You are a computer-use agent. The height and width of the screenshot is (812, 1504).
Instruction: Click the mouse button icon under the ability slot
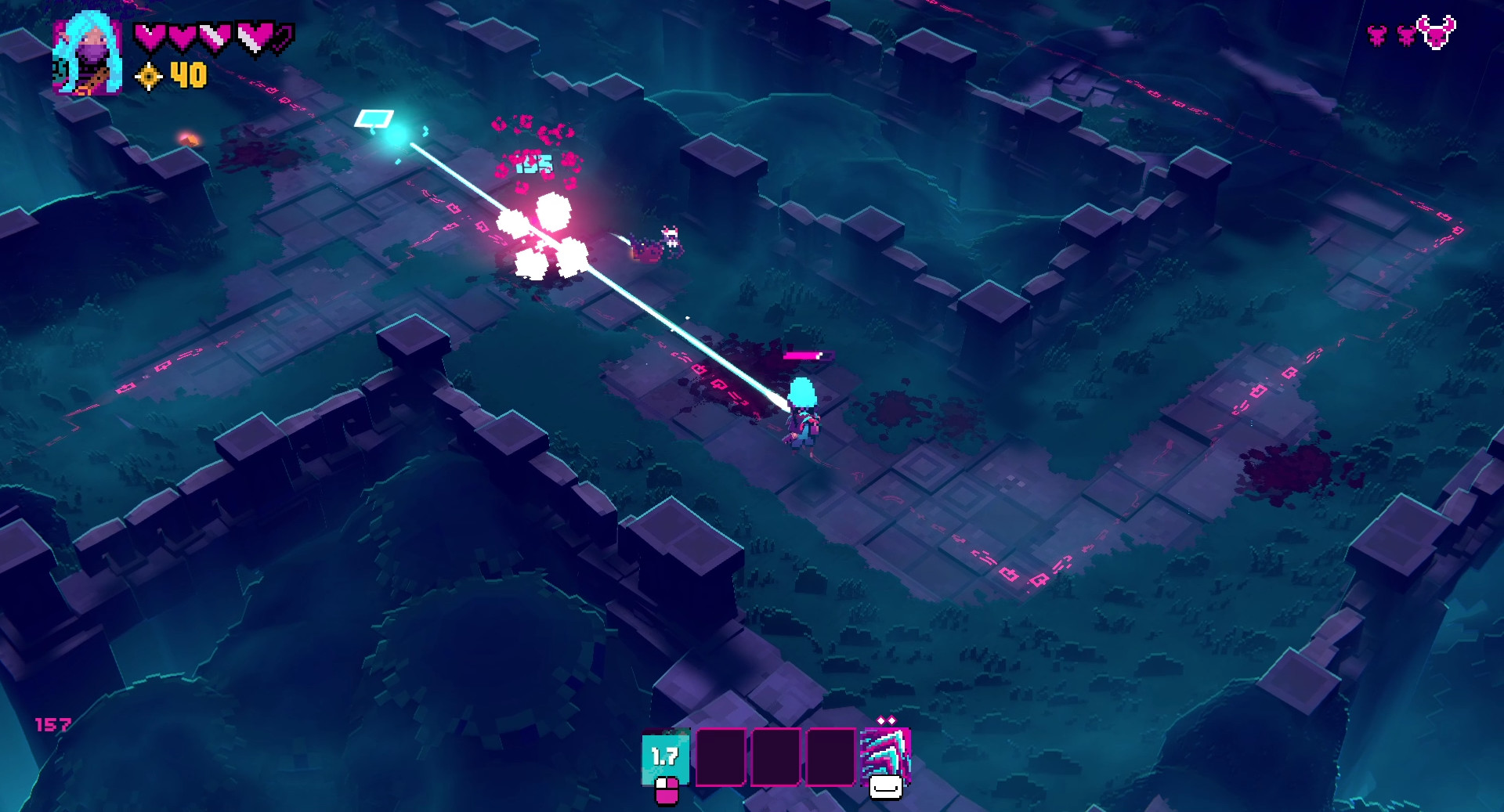click(x=667, y=791)
